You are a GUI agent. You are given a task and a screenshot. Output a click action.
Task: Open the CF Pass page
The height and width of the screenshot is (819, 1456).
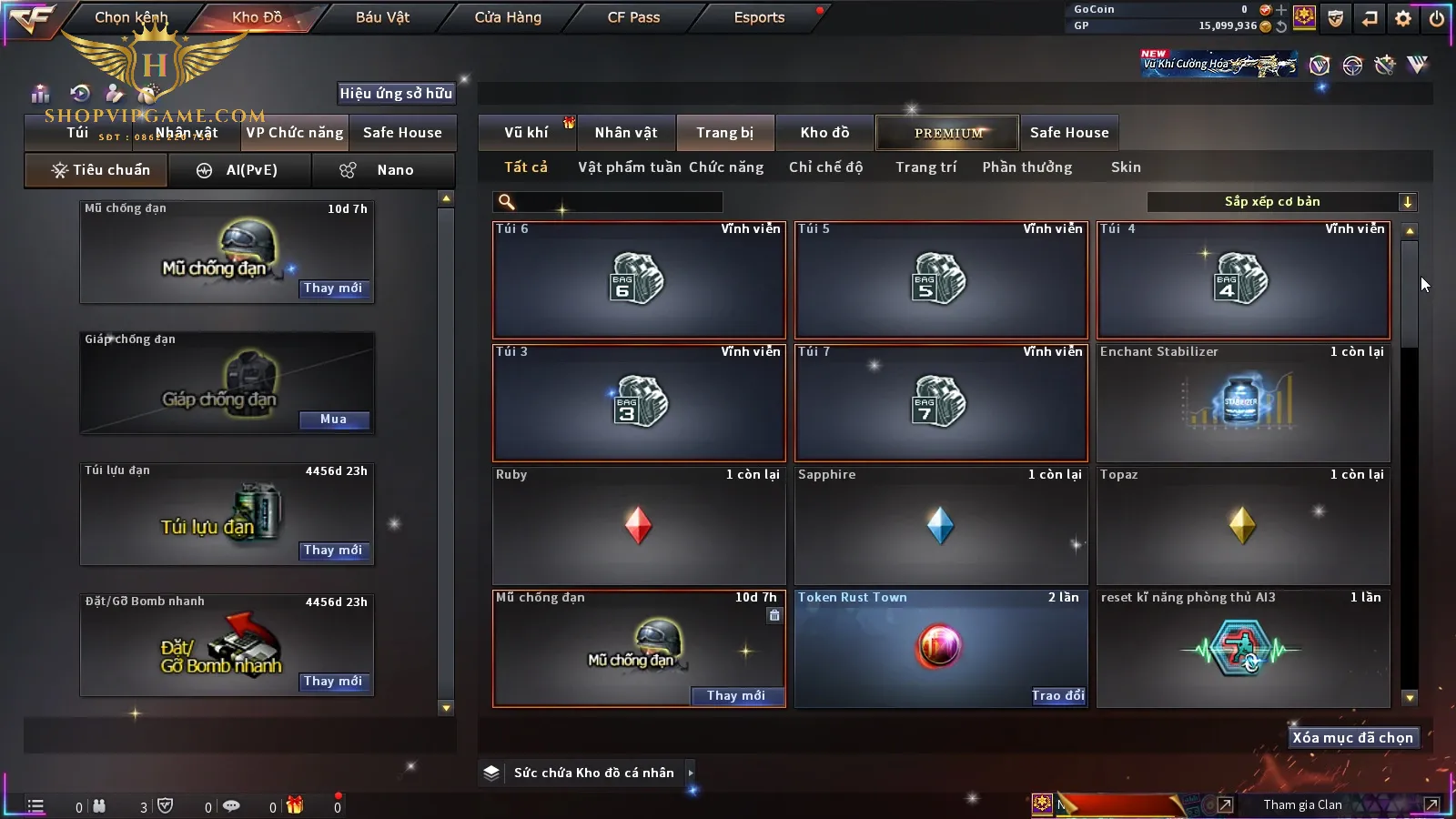click(x=633, y=17)
